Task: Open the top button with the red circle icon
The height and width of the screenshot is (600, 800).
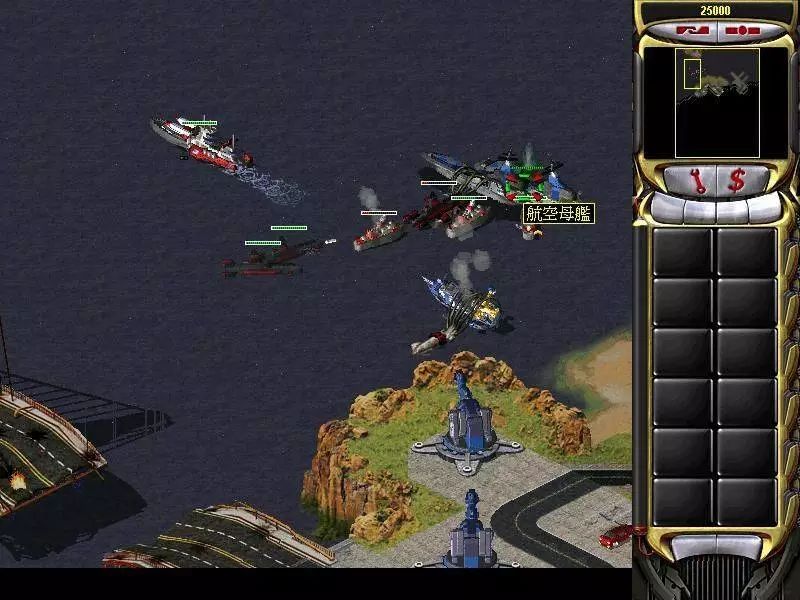Action: [742, 31]
